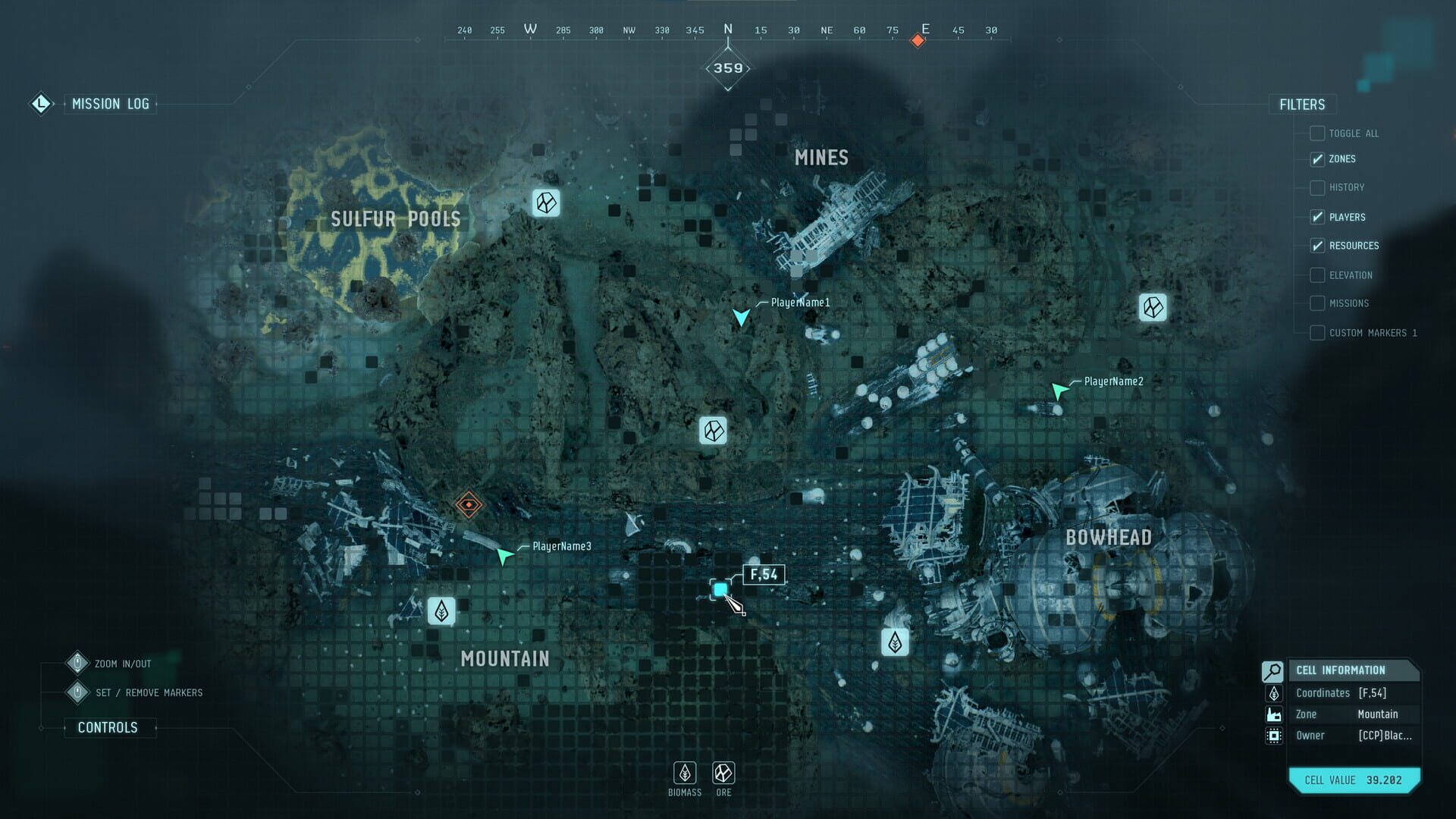Image resolution: width=1456 pixels, height=819 pixels.
Task: Select the ore icon in the map legend
Action: [723, 774]
